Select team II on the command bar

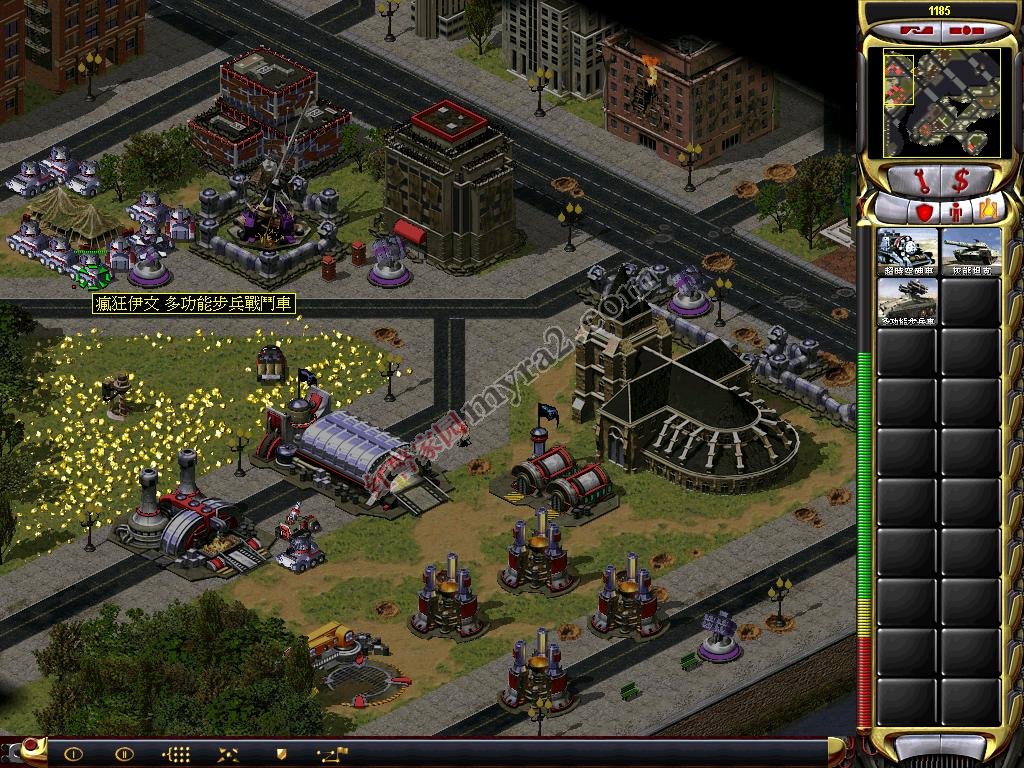(124, 754)
